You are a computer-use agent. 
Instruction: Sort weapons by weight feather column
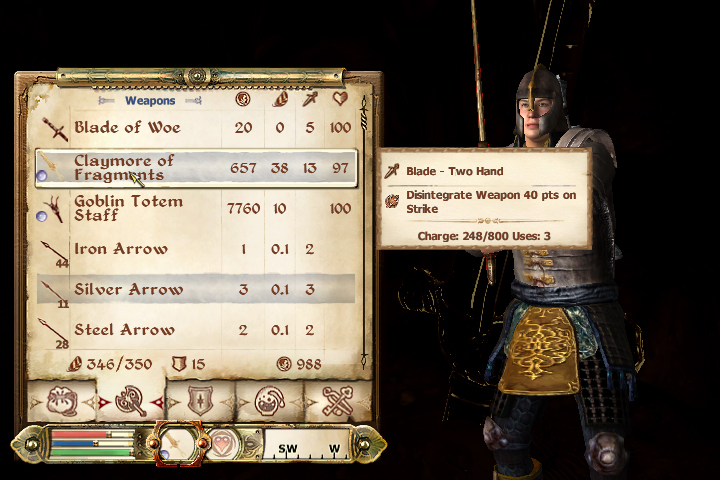[x=279, y=100]
